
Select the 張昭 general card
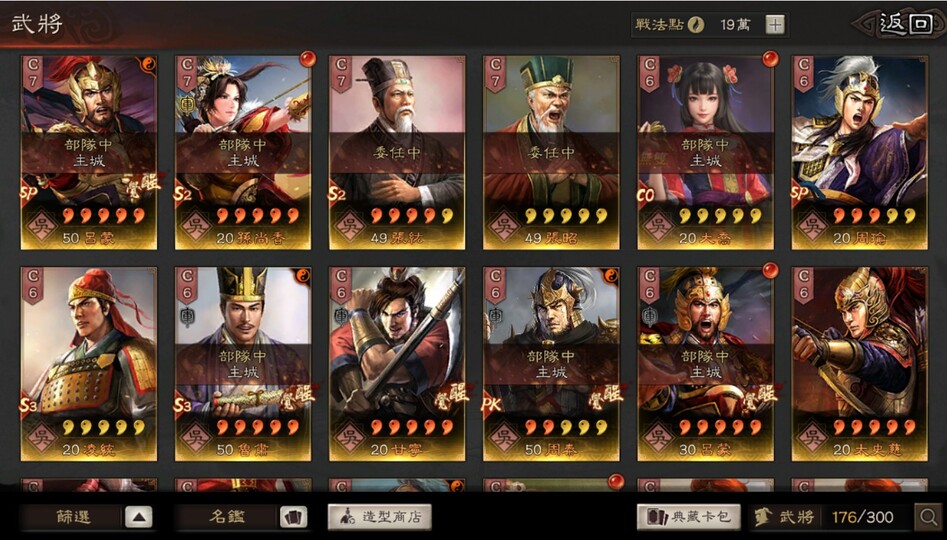tap(551, 150)
